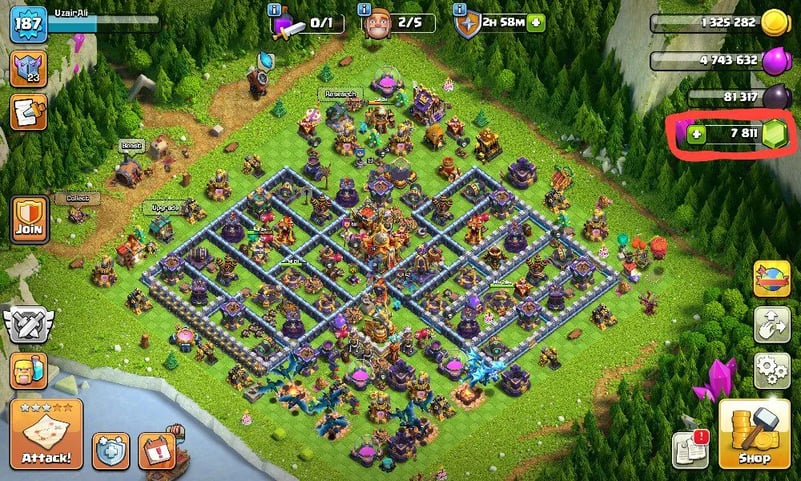Start a battle with the Attack! button
This screenshot has width=801, height=481.
coord(45,433)
